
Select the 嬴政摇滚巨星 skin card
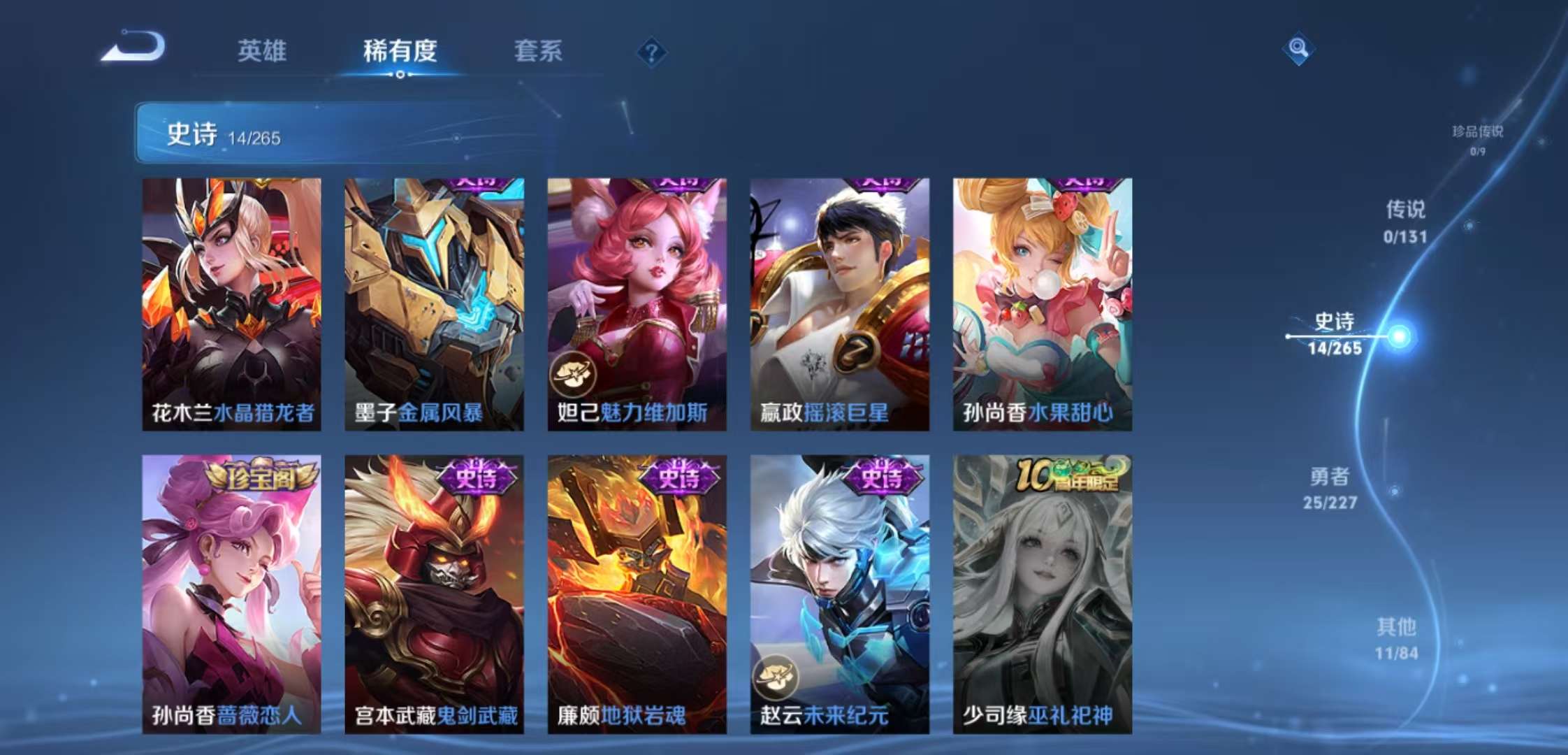(838, 301)
